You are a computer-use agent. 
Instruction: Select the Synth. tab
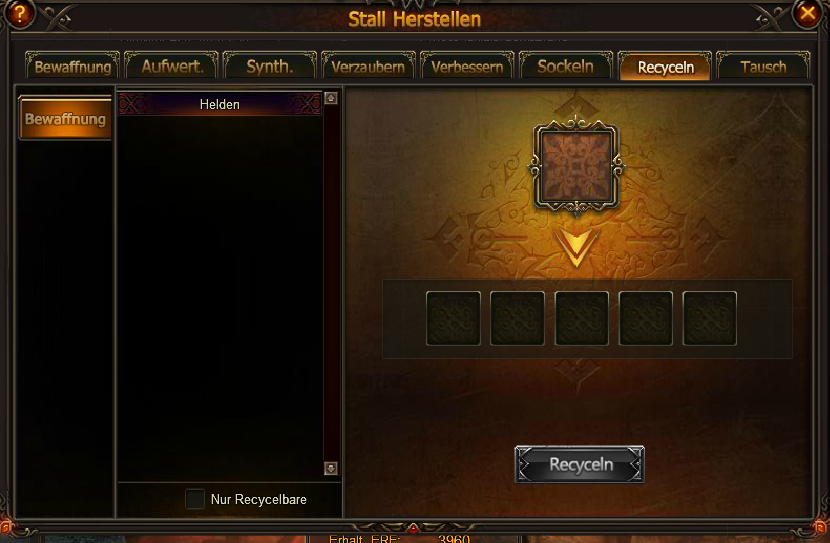pyautogui.click(x=270, y=67)
